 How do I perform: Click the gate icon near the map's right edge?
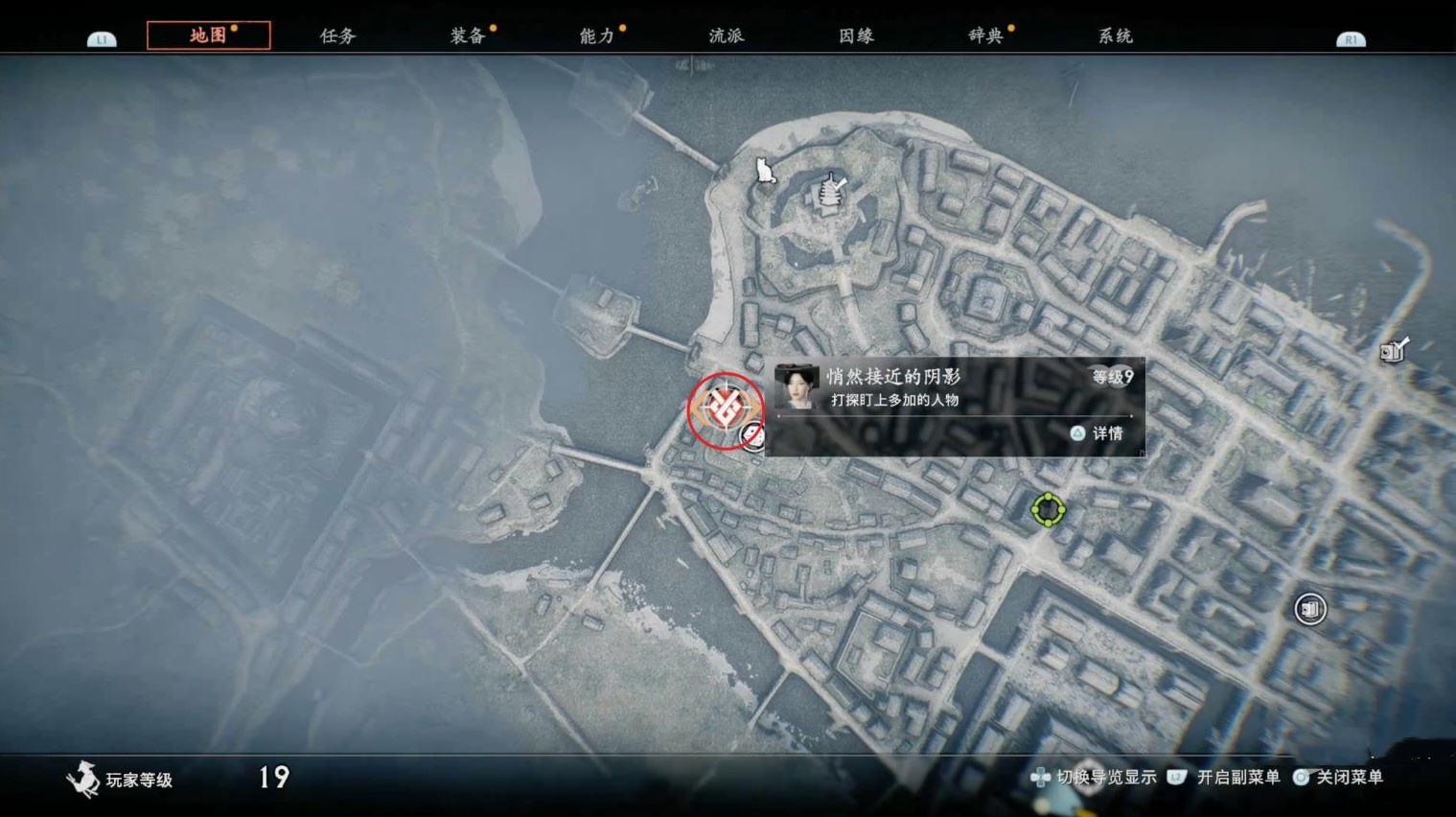click(1392, 352)
